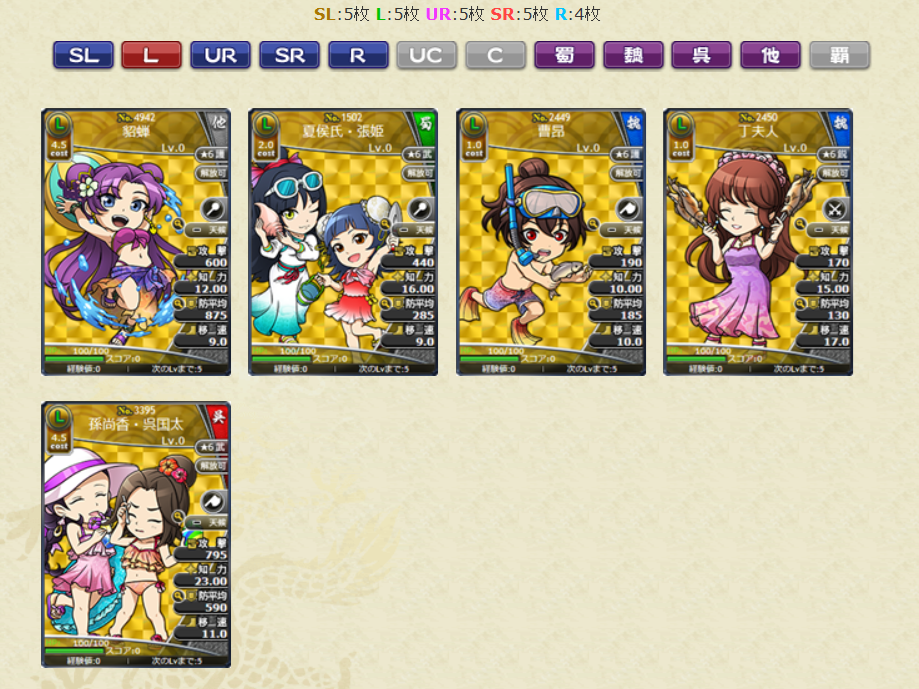Screen dimensions: 919x689
Task: Pick the 丁夫人 card
Action: click(x=758, y=242)
